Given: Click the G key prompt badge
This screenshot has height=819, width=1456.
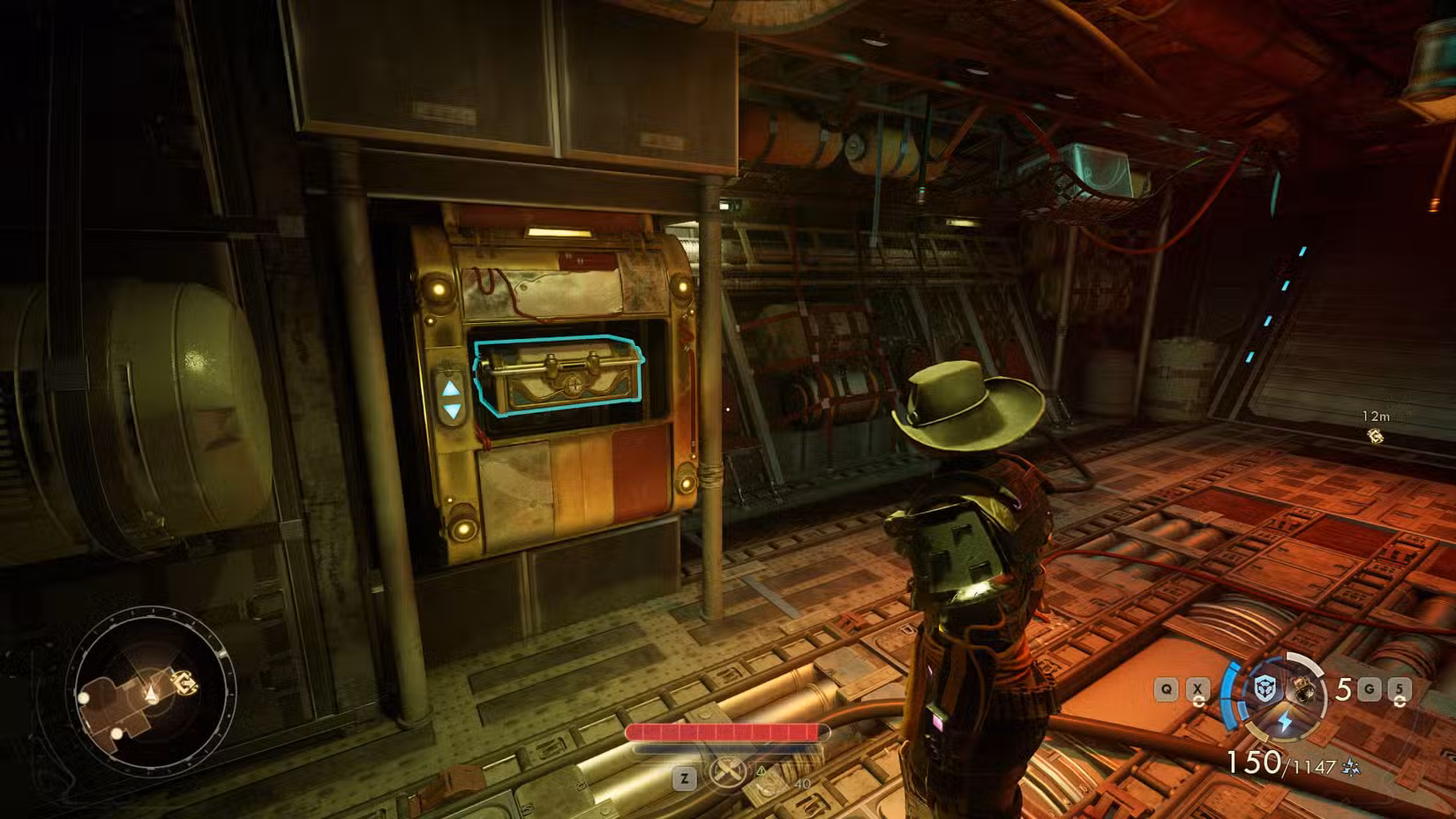Looking at the screenshot, I should click(1370, 689).
